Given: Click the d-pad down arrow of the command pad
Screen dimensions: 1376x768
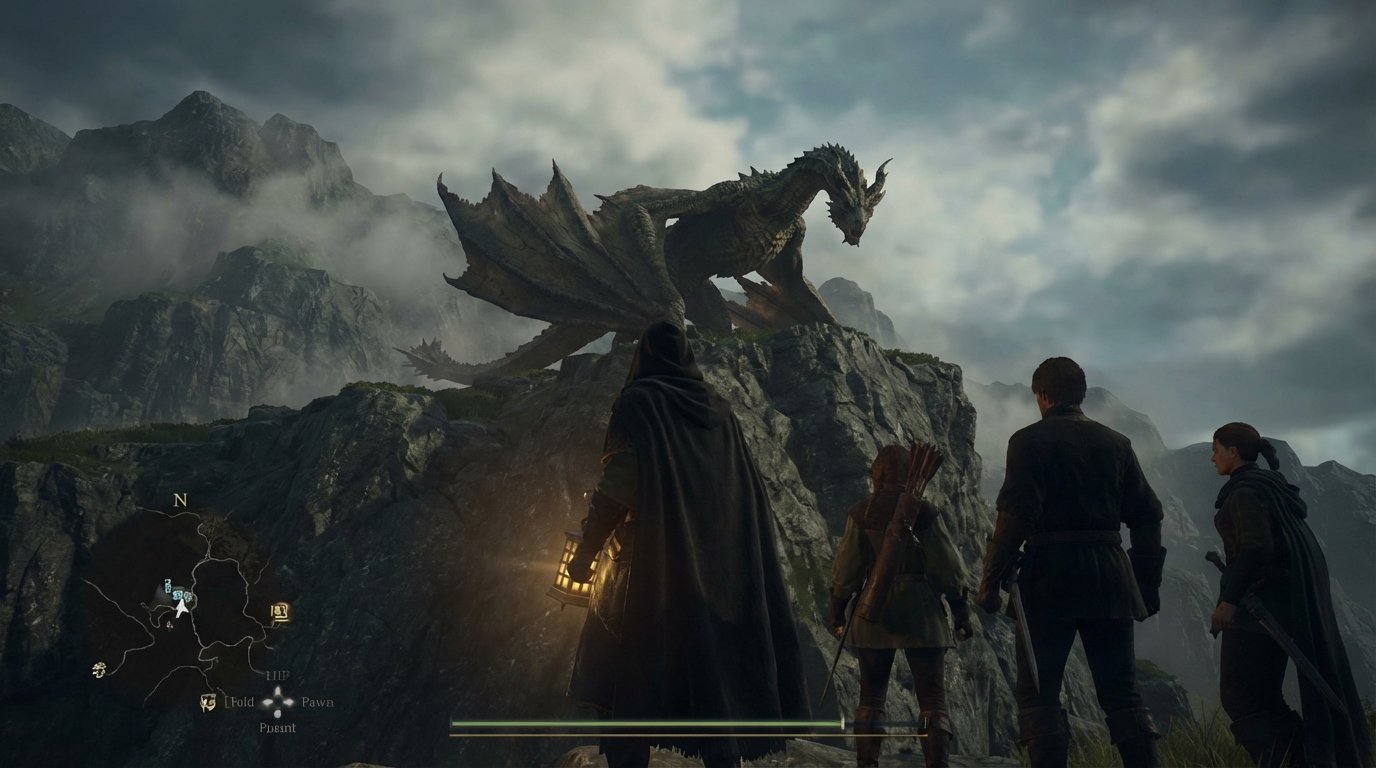Looking at the screenshot, I should (276, 715).
